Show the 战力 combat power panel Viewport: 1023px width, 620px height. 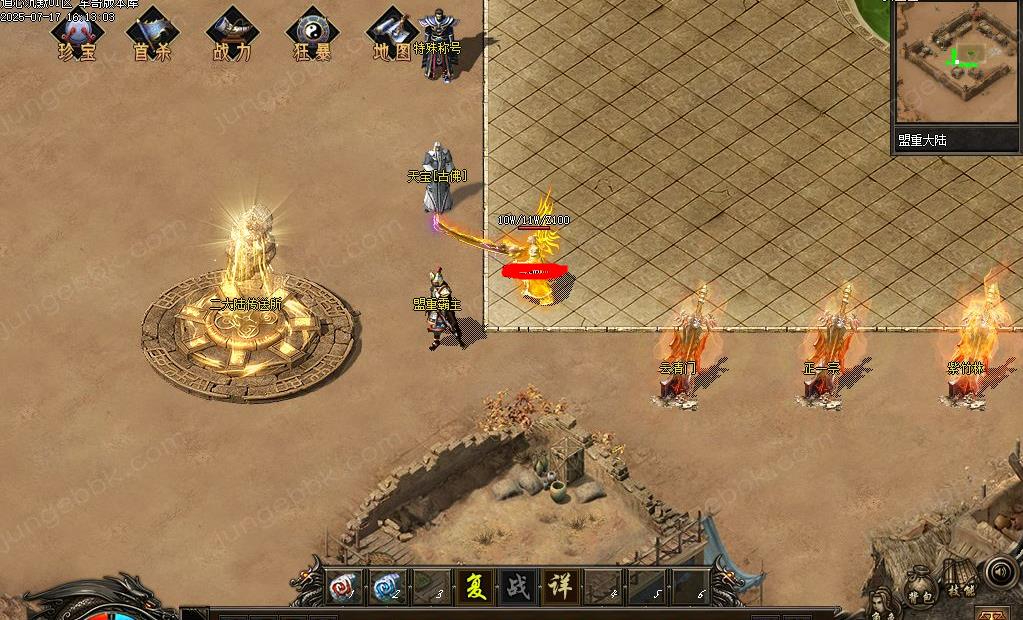232,35
